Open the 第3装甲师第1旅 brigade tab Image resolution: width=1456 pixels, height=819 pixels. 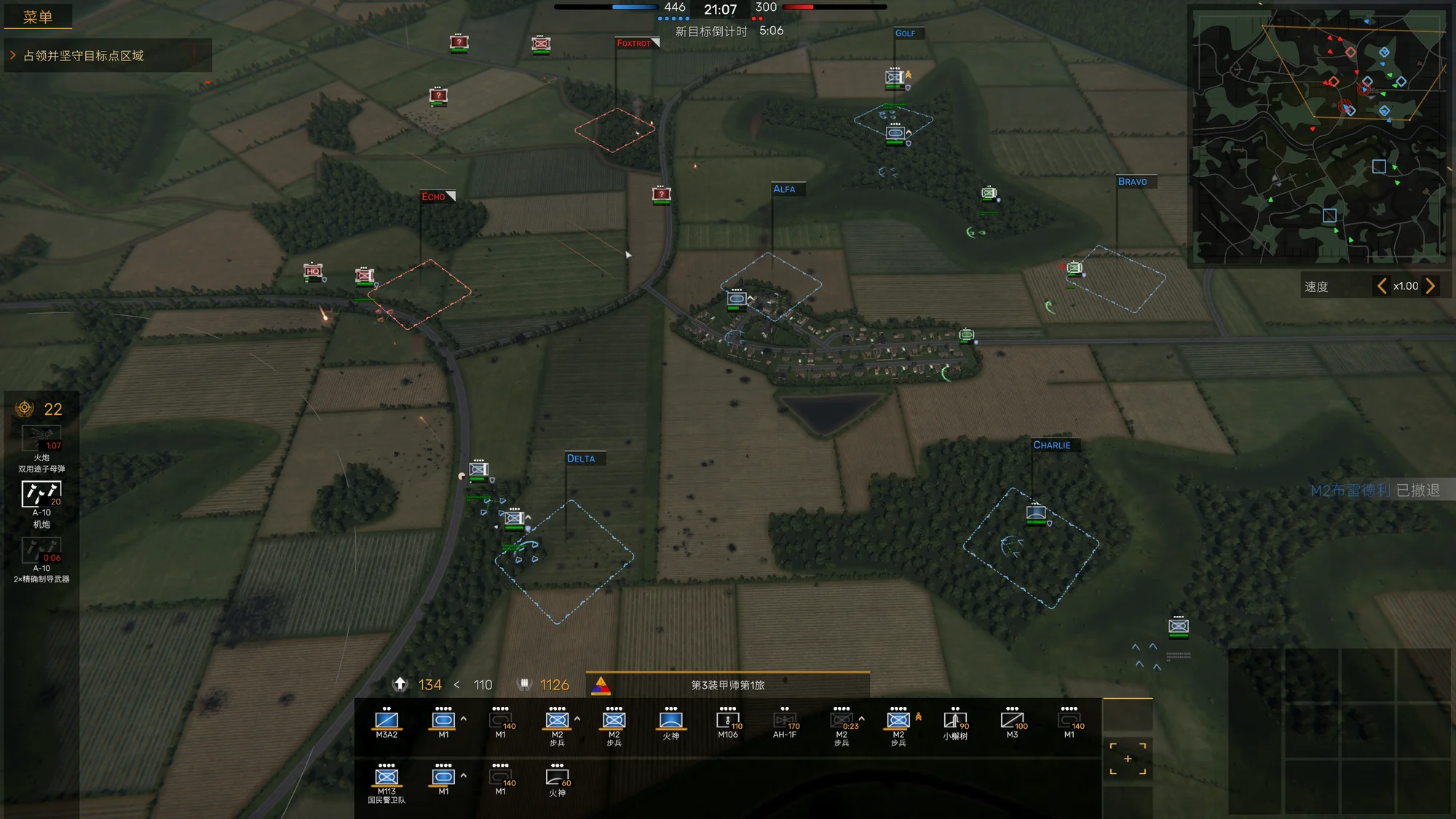pyautogui.click(x=728, y=685)
